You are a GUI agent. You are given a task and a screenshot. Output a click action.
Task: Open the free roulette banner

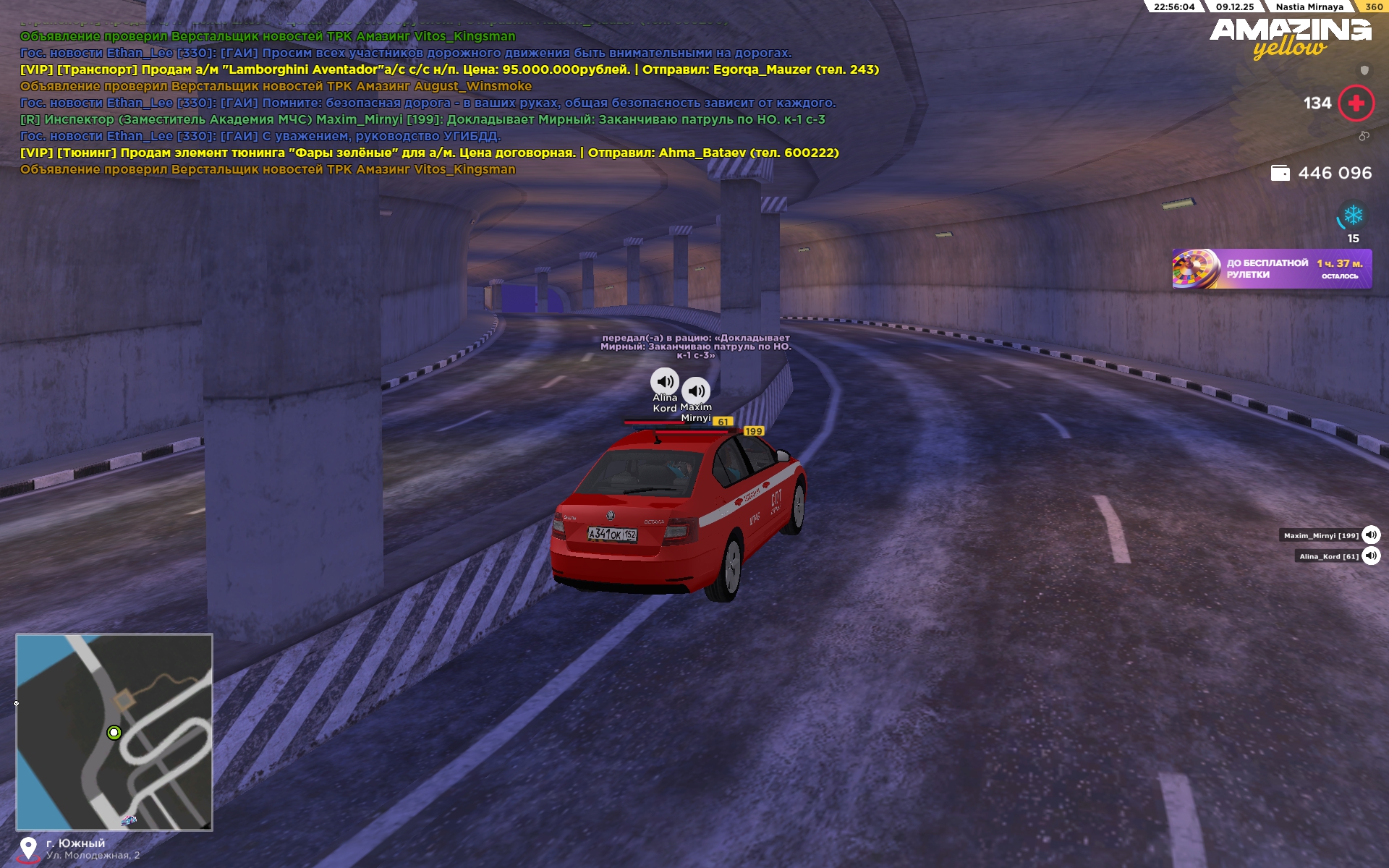pos(1271,269)
